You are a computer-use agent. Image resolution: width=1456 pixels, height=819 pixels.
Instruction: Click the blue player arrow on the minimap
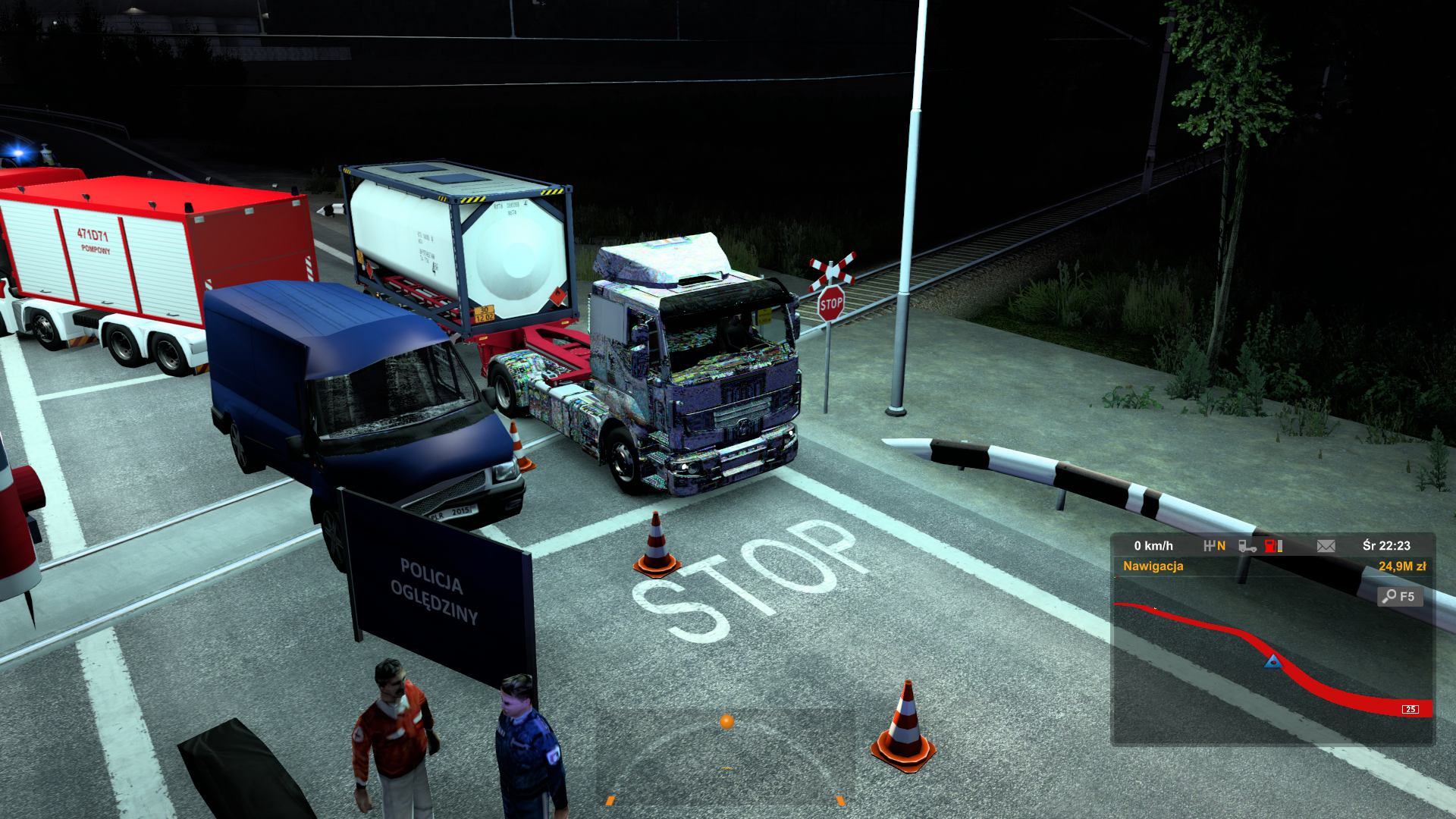(x=1273, y=661)
